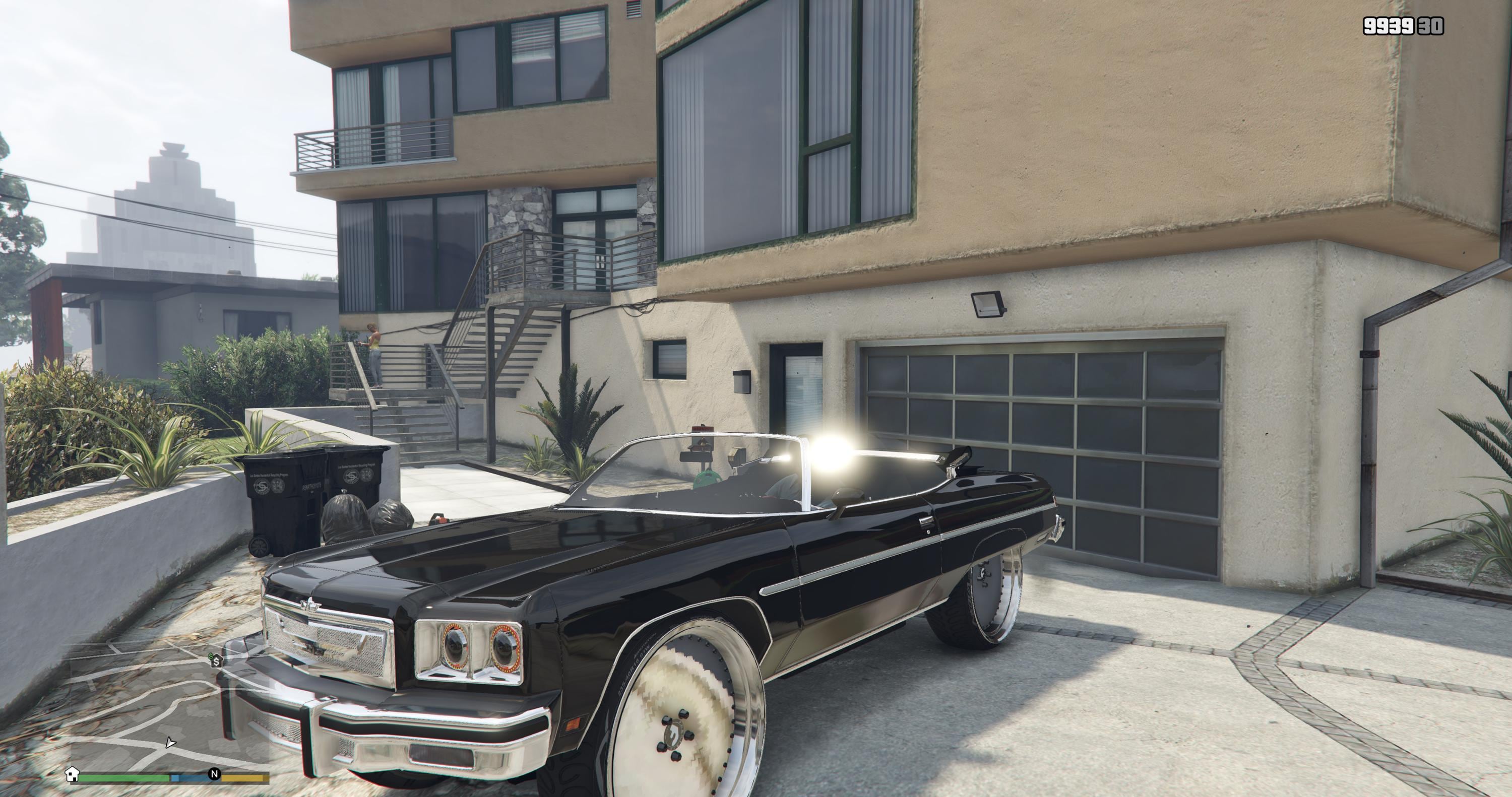Image resolution: width=1512 pixels, height=797 pixels.
Task: Click the N compass marker on the minimap
Action: pos(215,776)
